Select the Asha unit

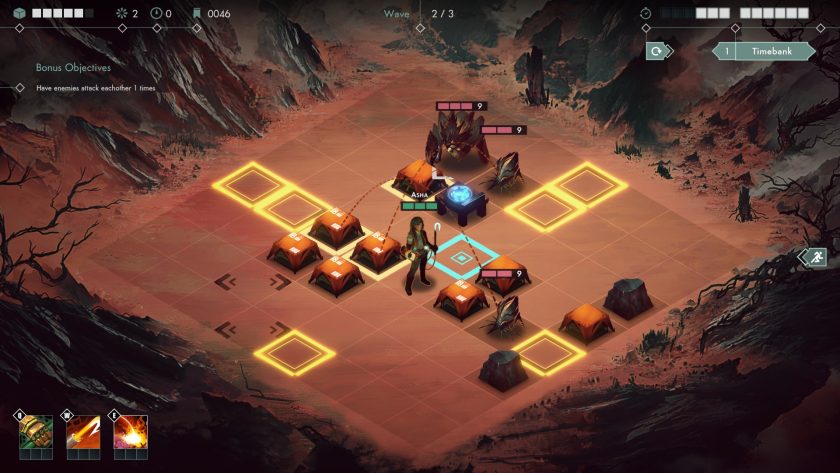pyautogui.click(x=418, y=256)
